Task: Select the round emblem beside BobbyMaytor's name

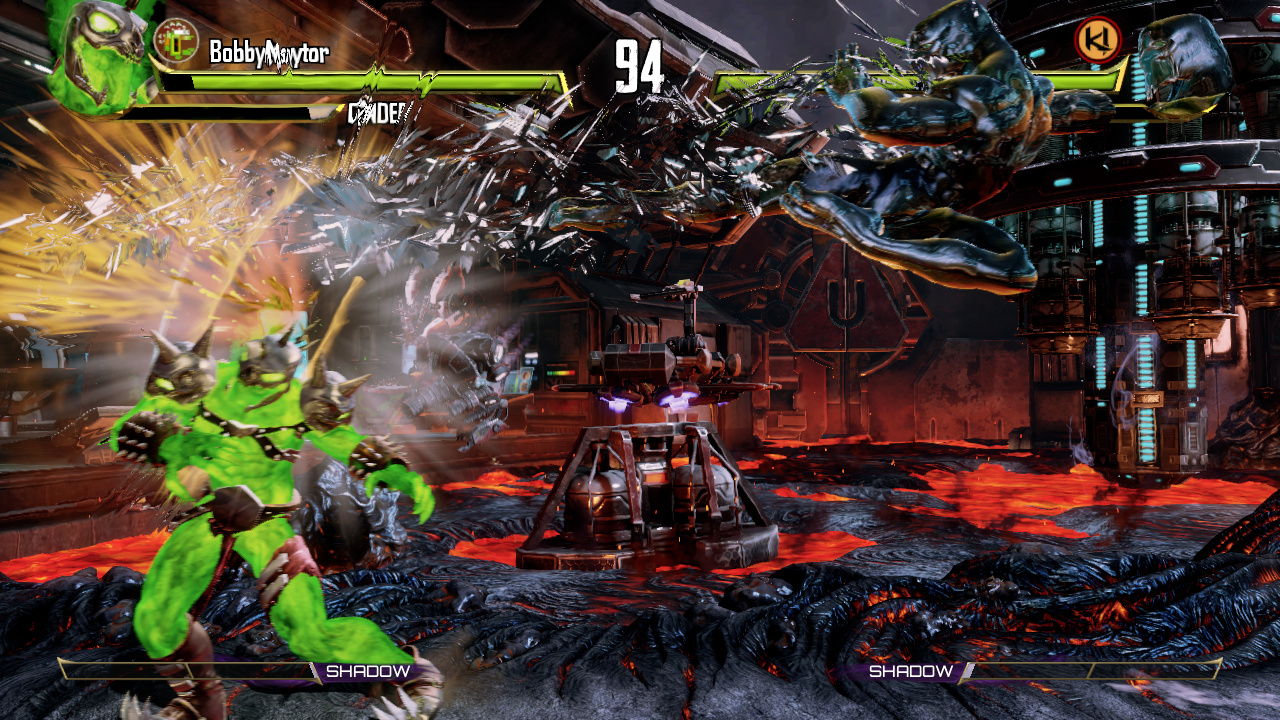Action: 177,41
